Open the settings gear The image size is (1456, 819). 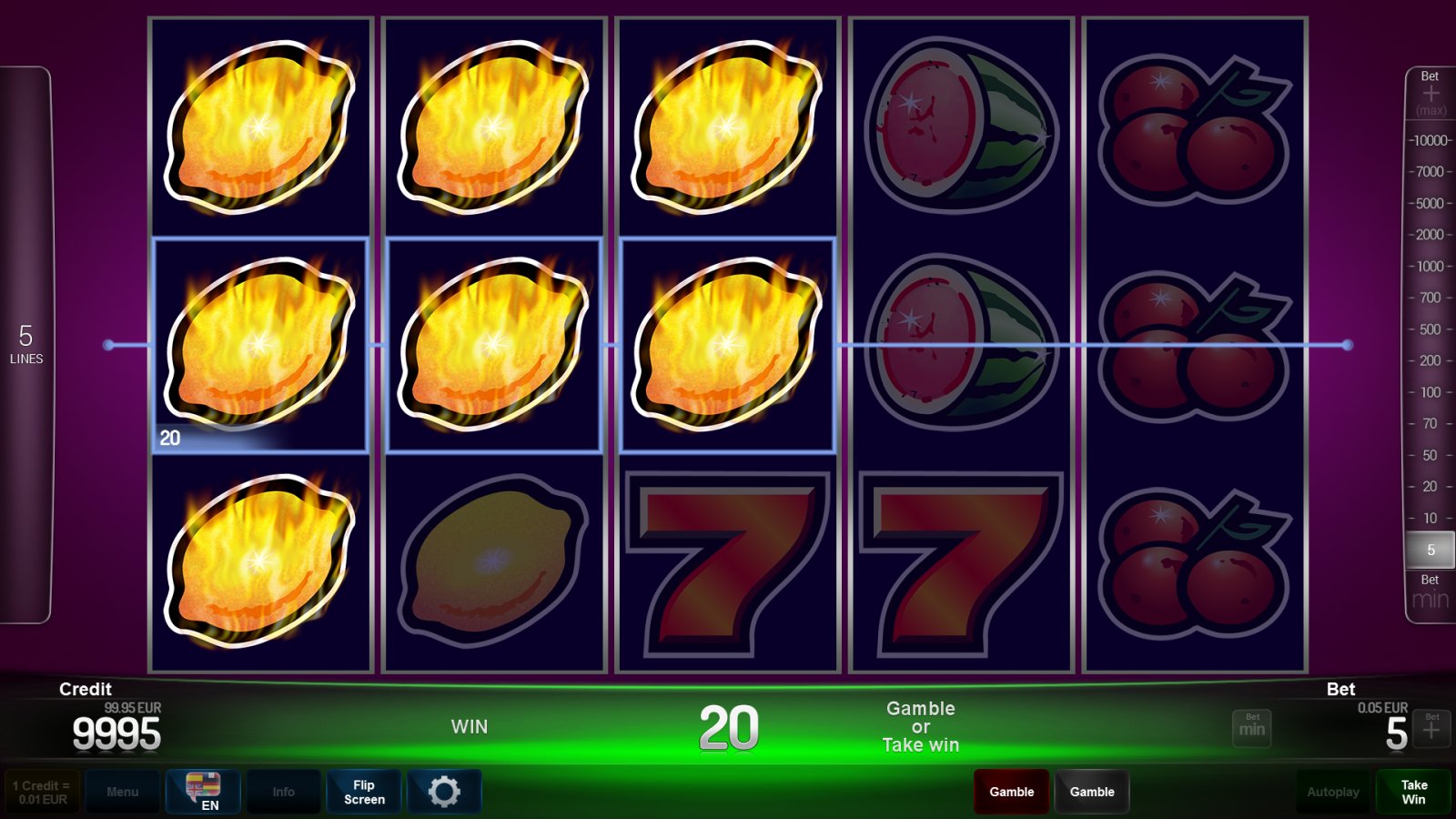click(444, 791)
